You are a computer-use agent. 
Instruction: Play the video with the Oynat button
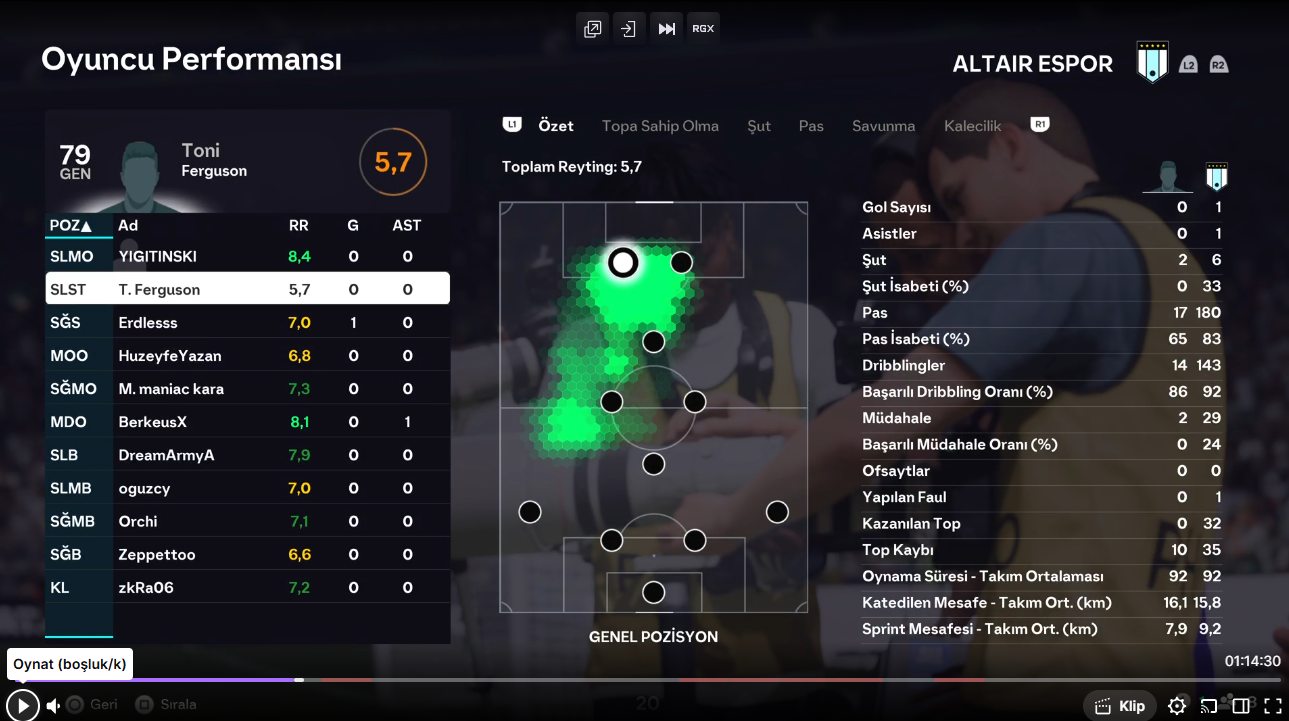pos(22,705)
